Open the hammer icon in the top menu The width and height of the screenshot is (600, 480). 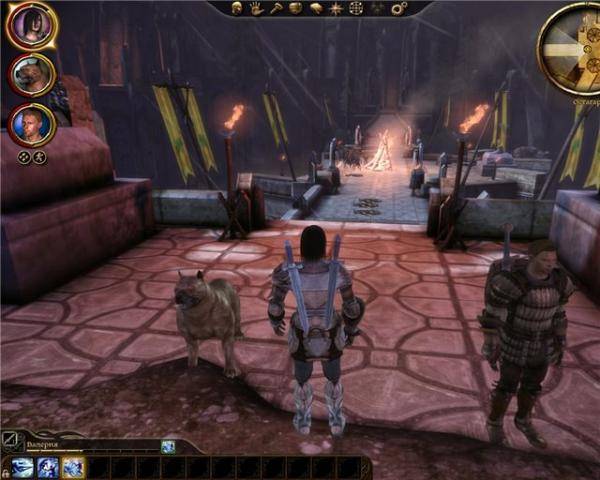point(276,8)
